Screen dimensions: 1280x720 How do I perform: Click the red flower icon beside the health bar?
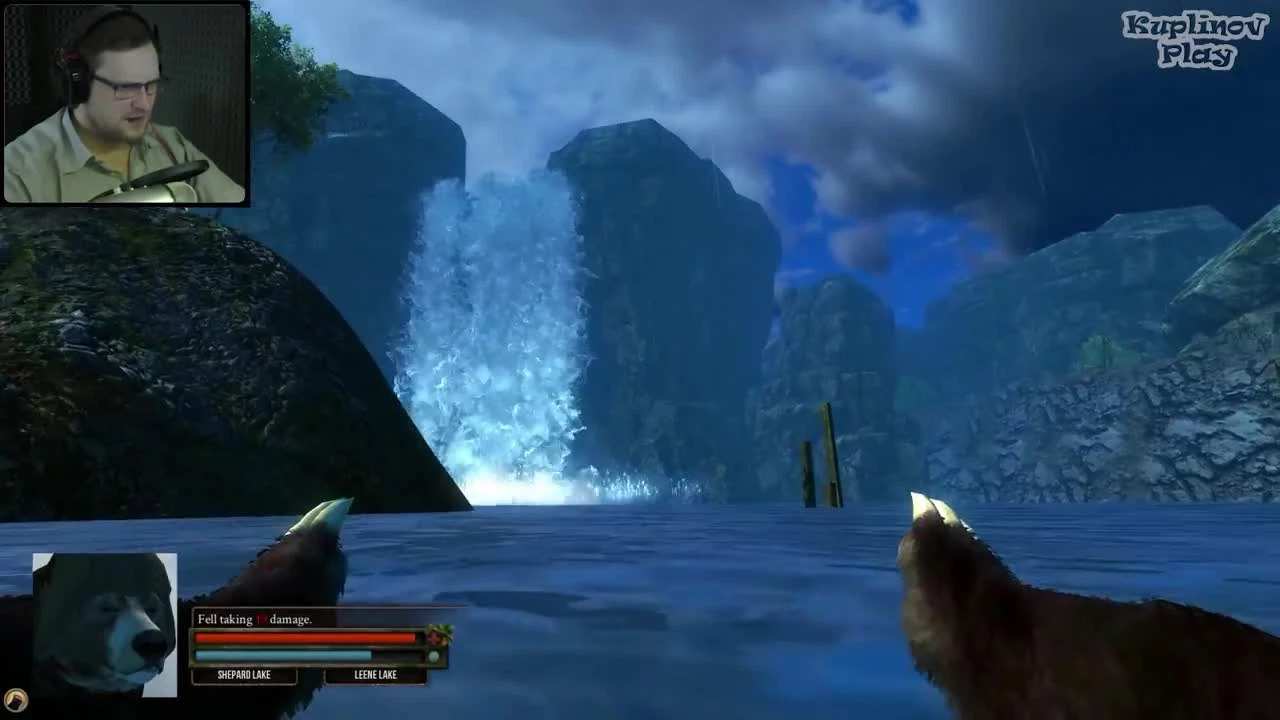click(434, 636)
